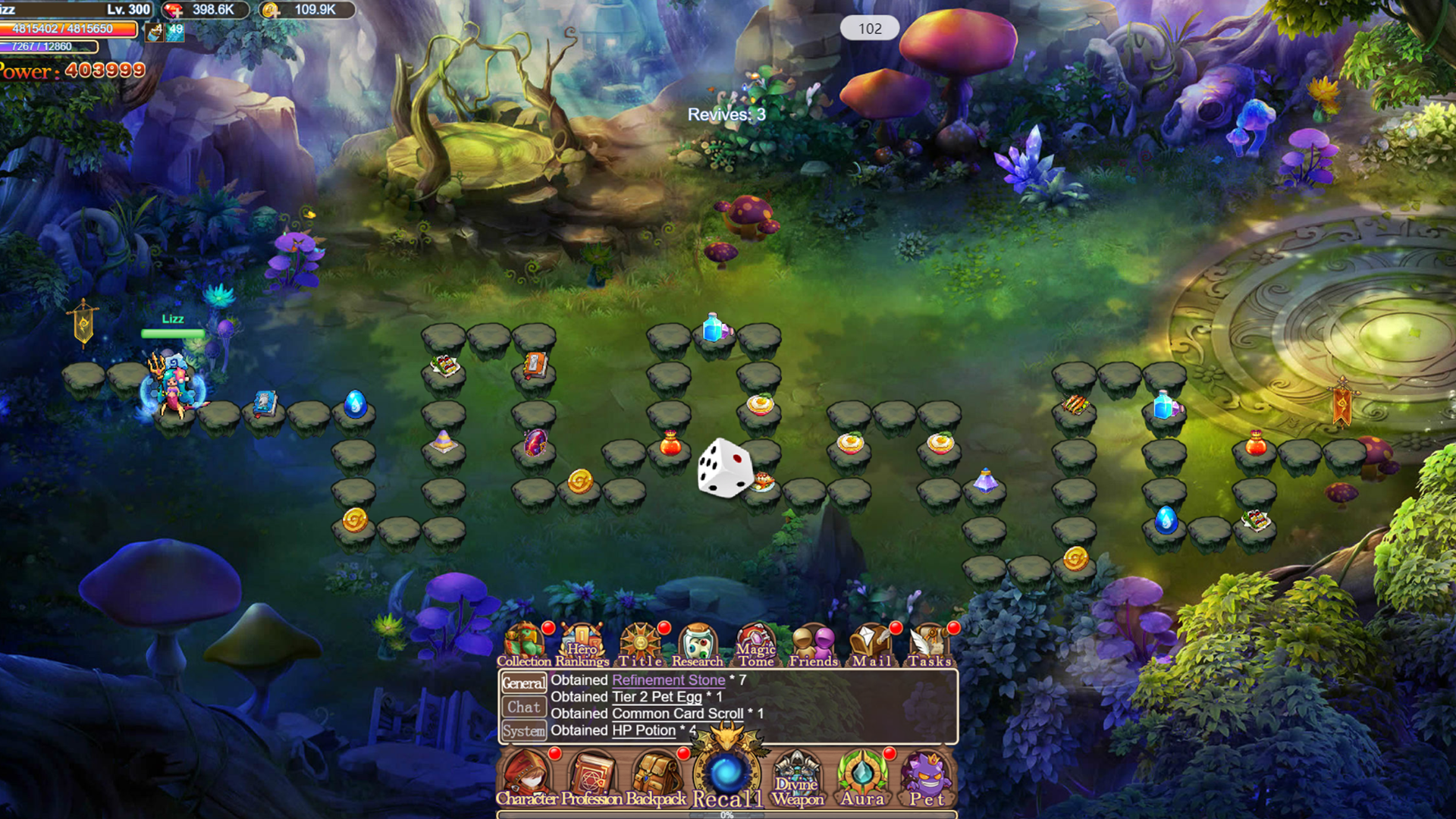Open the Pet menu
The width and height of the screenshot is (1456, 819).
pos(926,777)
